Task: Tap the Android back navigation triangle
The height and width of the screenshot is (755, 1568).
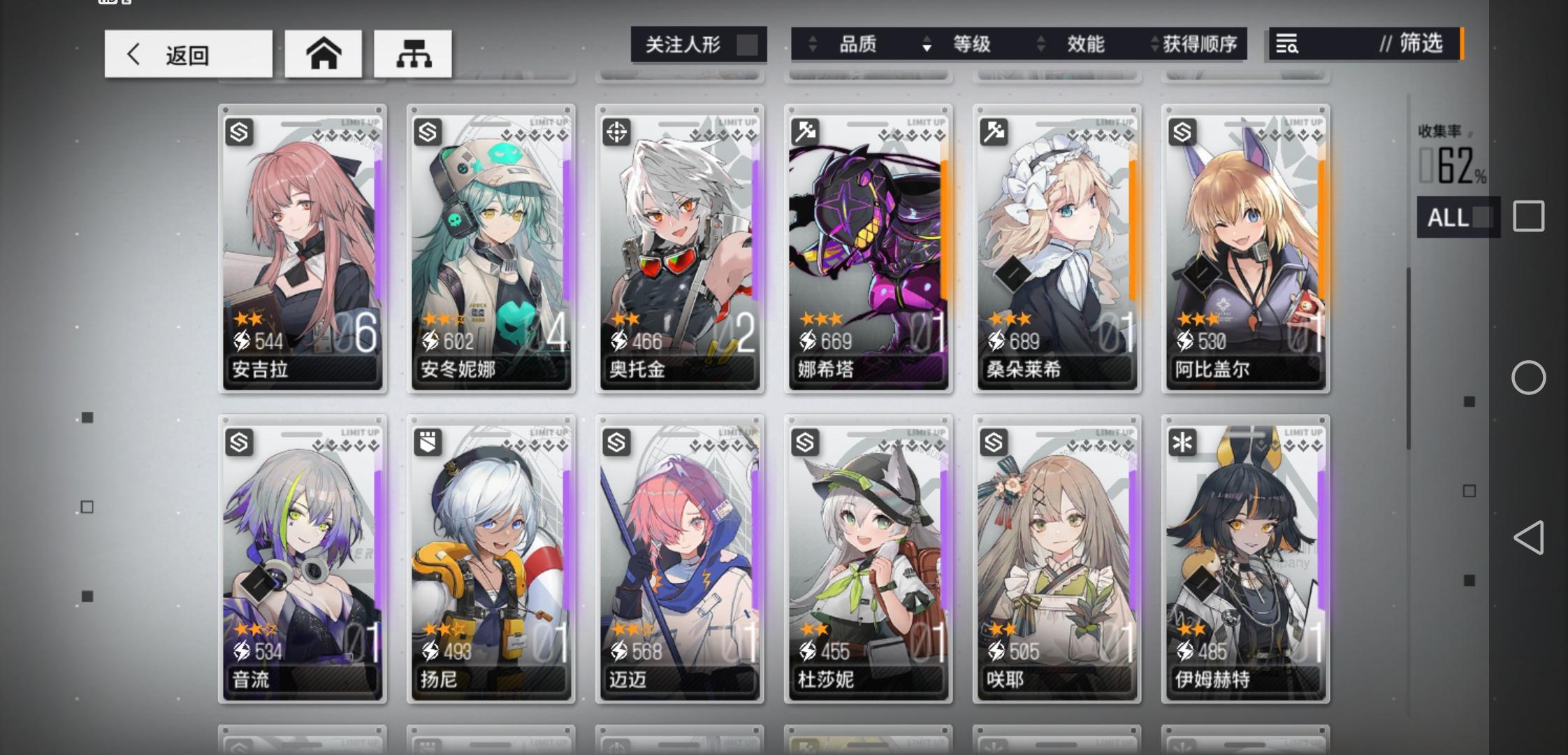Action: tap(1530, 538)
